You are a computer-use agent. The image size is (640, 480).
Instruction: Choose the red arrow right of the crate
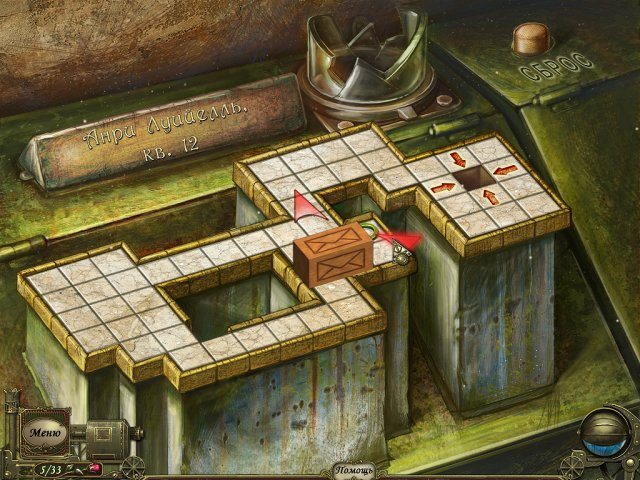[x=403, y=240]
